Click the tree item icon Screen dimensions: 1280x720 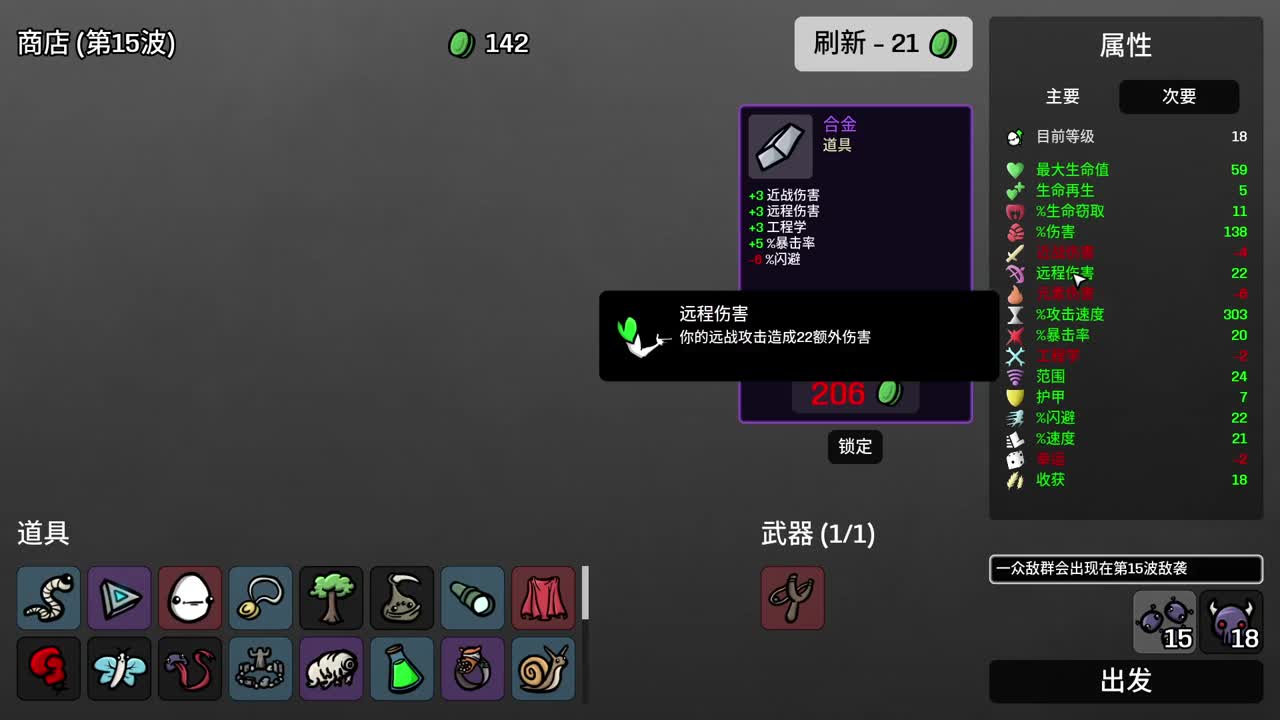(x=331, y=598)
